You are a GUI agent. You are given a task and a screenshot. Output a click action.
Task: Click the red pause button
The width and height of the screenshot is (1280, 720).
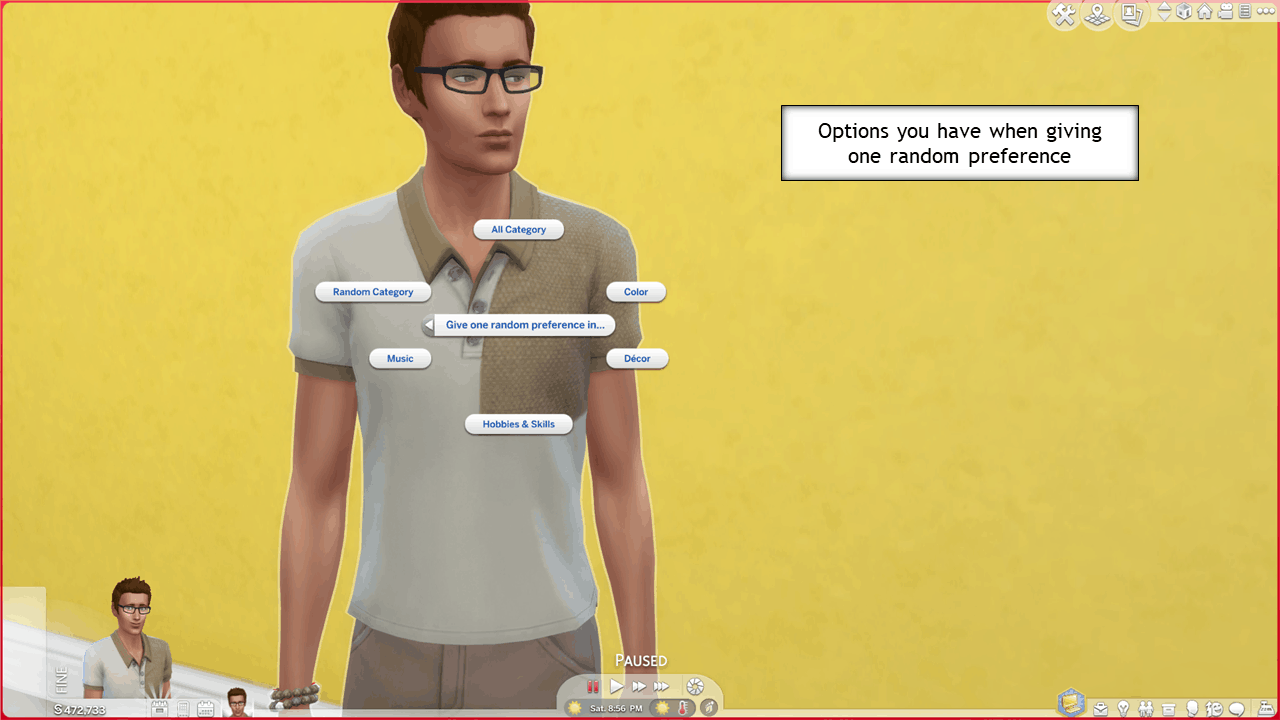click(x=592, y=687)
